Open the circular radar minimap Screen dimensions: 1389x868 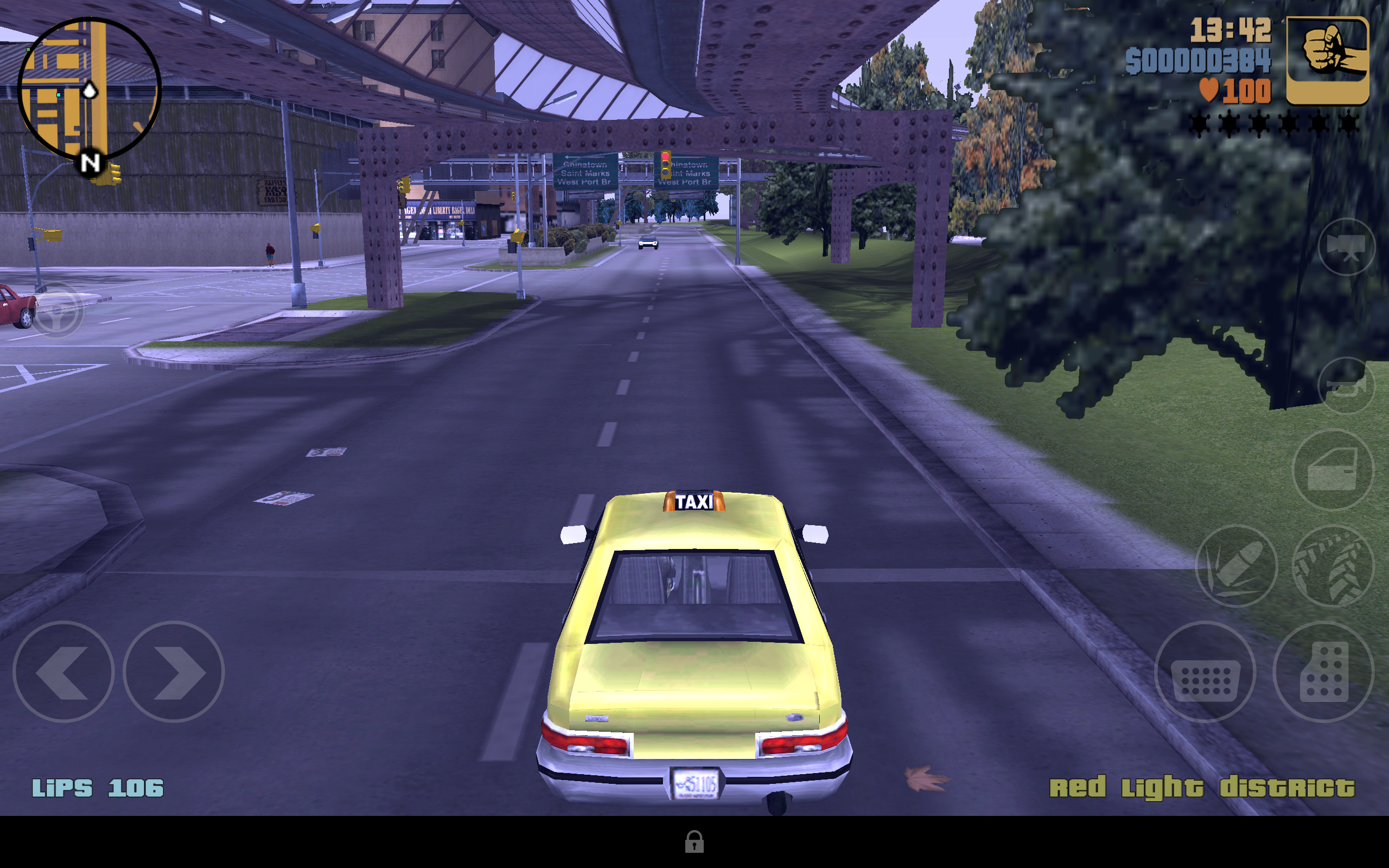(x=89, y=89)
